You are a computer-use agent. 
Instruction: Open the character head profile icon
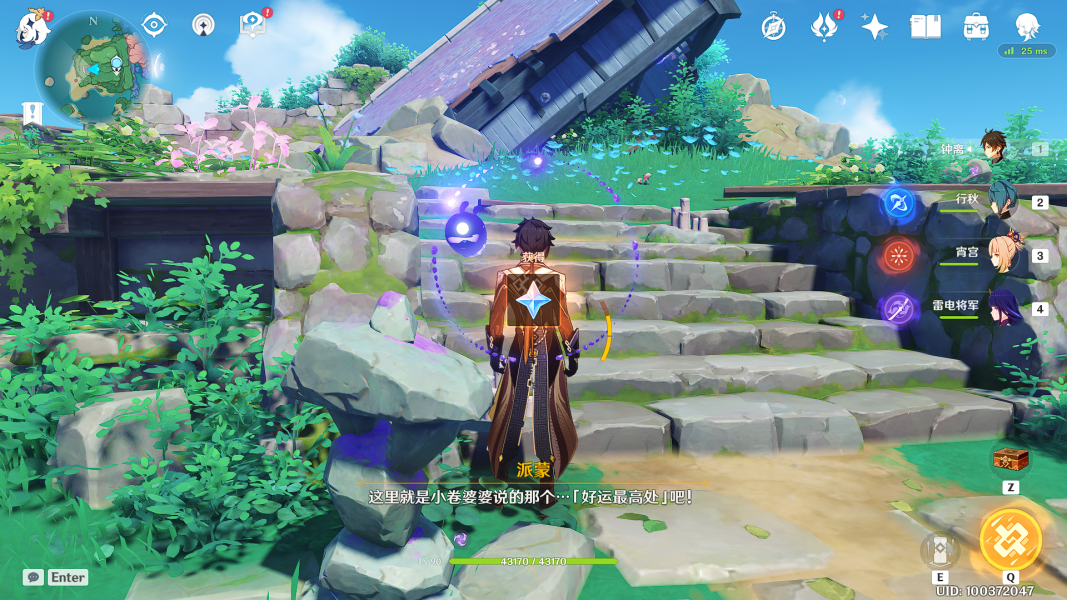(x=1027, y=25)
